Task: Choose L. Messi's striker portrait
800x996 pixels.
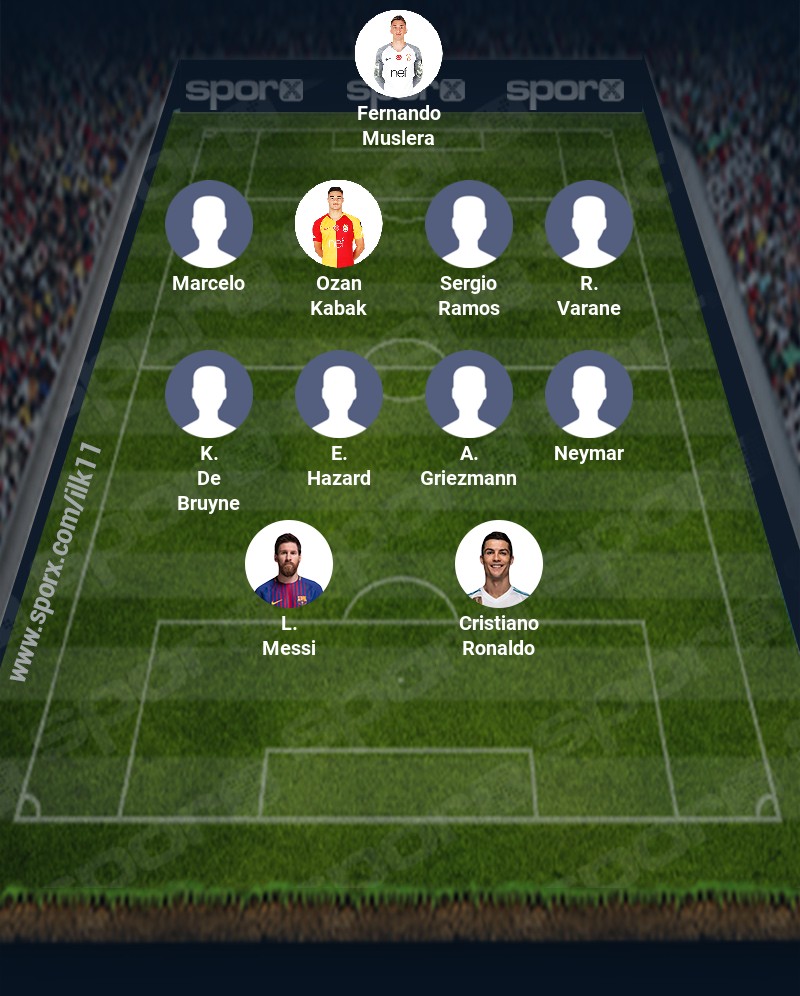Action: (x=289, y=564)
